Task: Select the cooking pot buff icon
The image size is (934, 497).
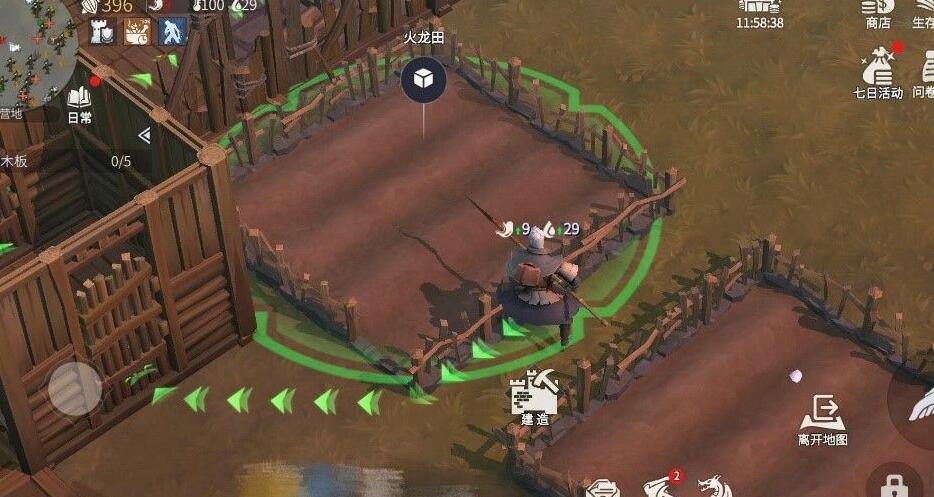Action: 137,32
